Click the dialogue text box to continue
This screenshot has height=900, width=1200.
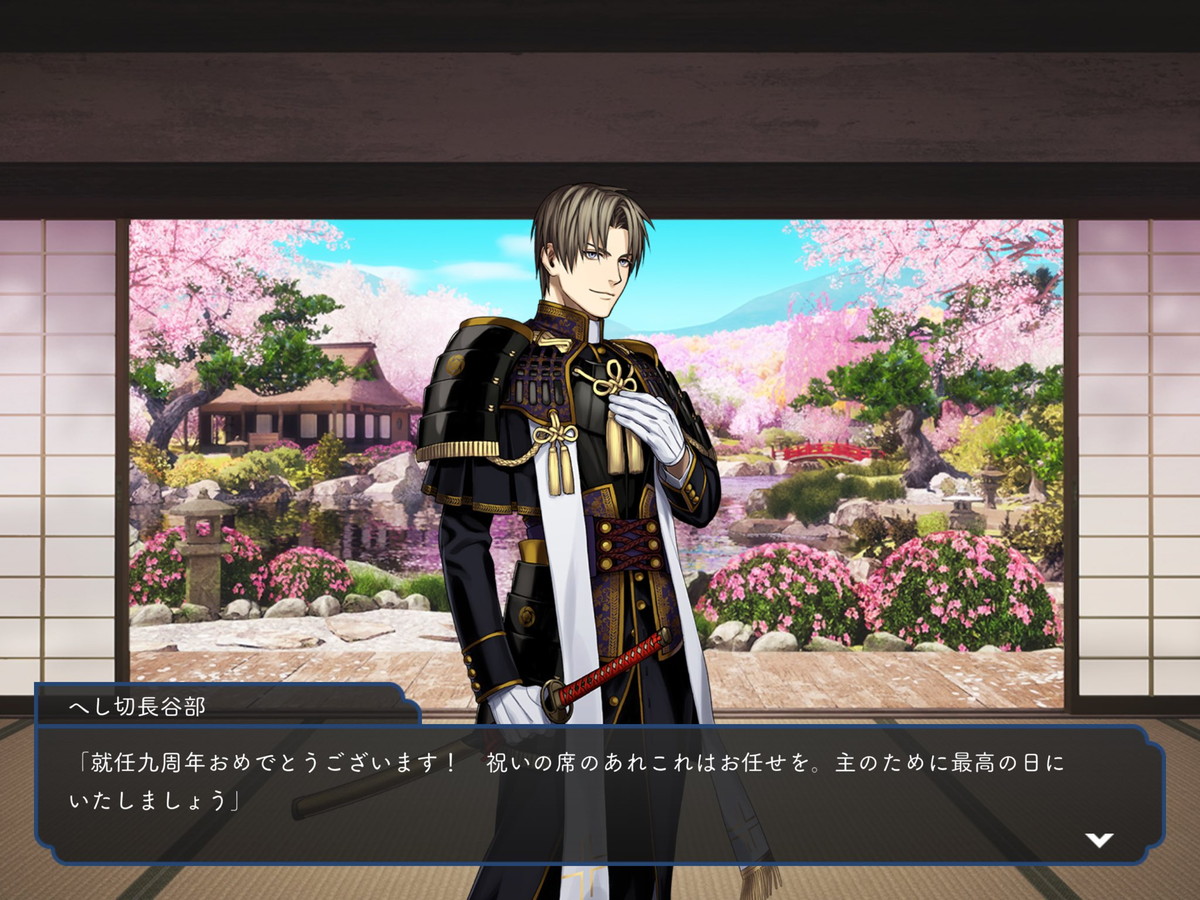(600, 792)
